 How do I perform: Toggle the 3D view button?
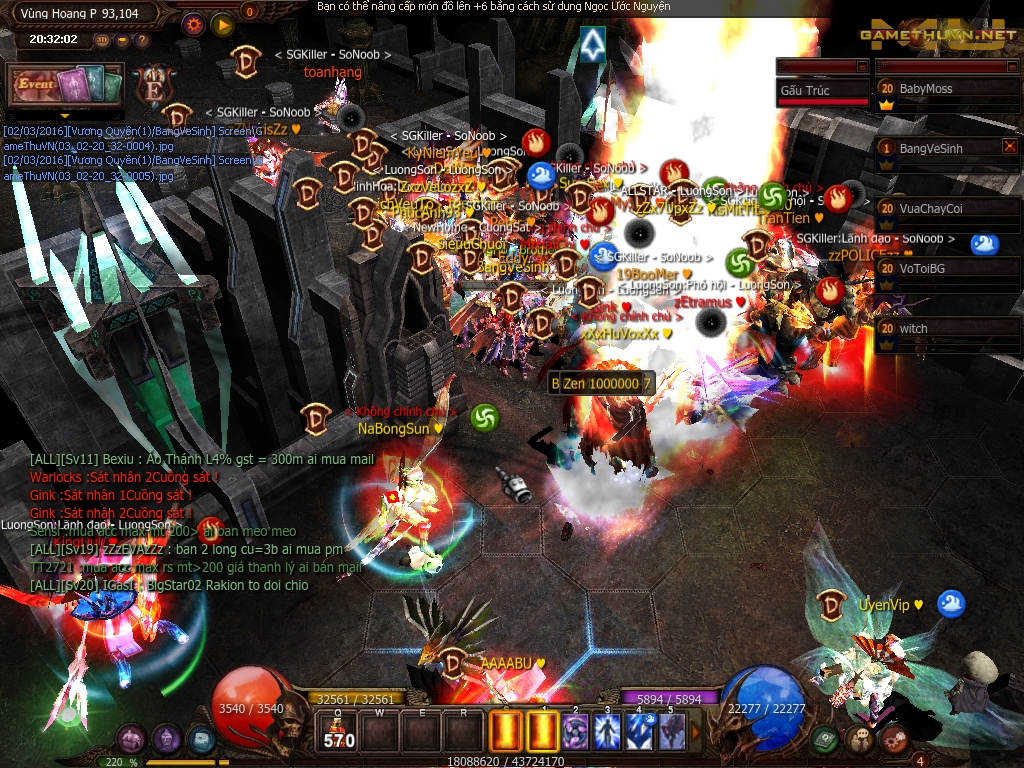[103, 40]
